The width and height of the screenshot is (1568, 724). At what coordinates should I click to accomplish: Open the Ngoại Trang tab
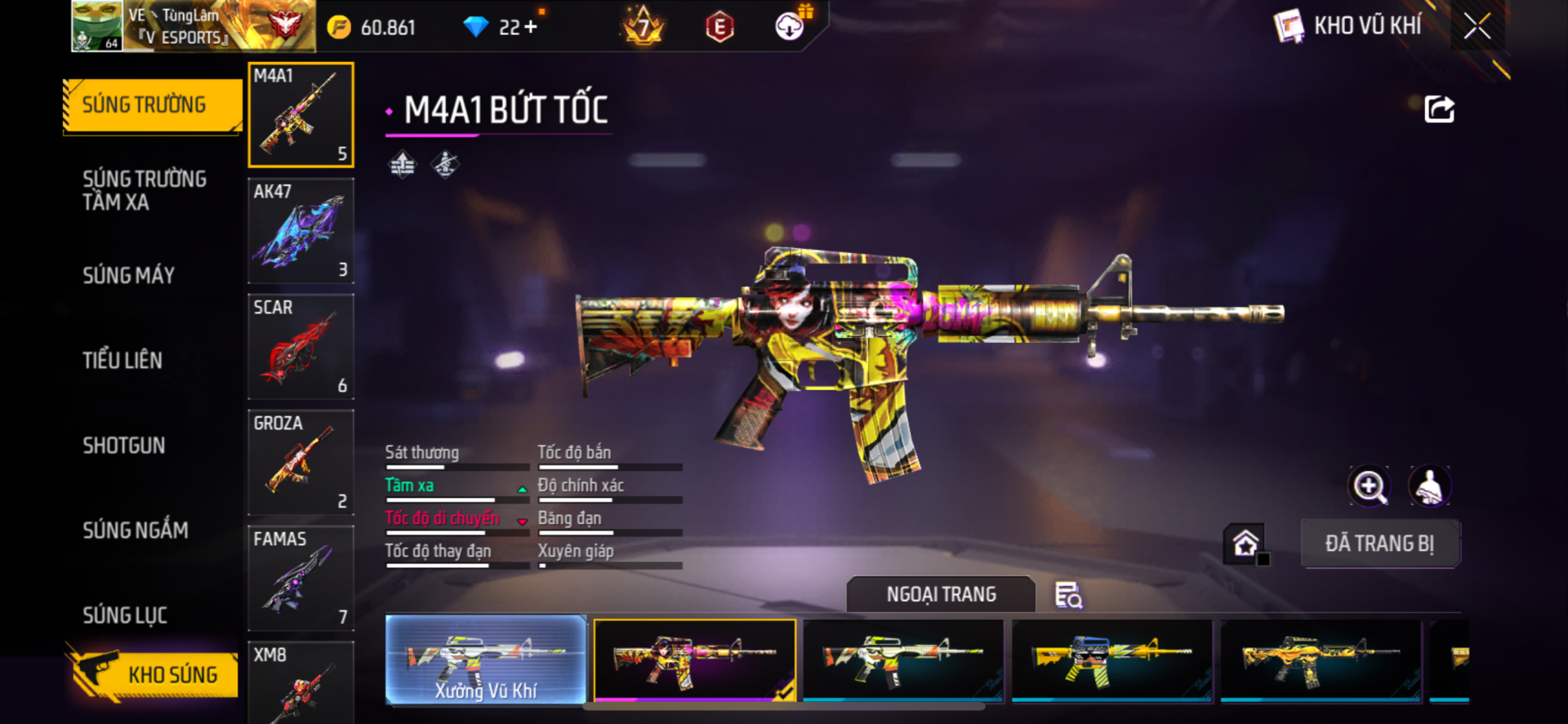941,594
